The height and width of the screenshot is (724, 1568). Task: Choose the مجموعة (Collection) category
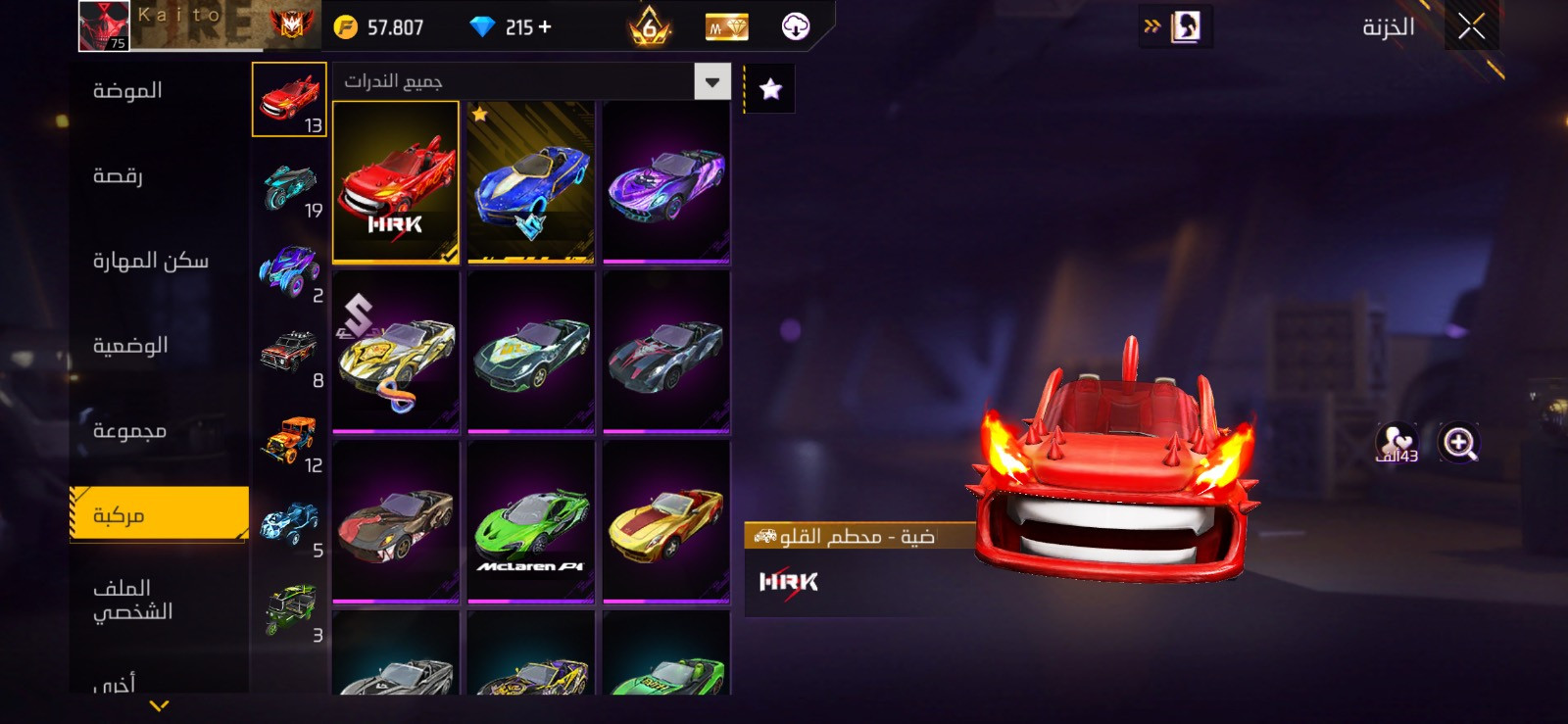coord(129,431)
